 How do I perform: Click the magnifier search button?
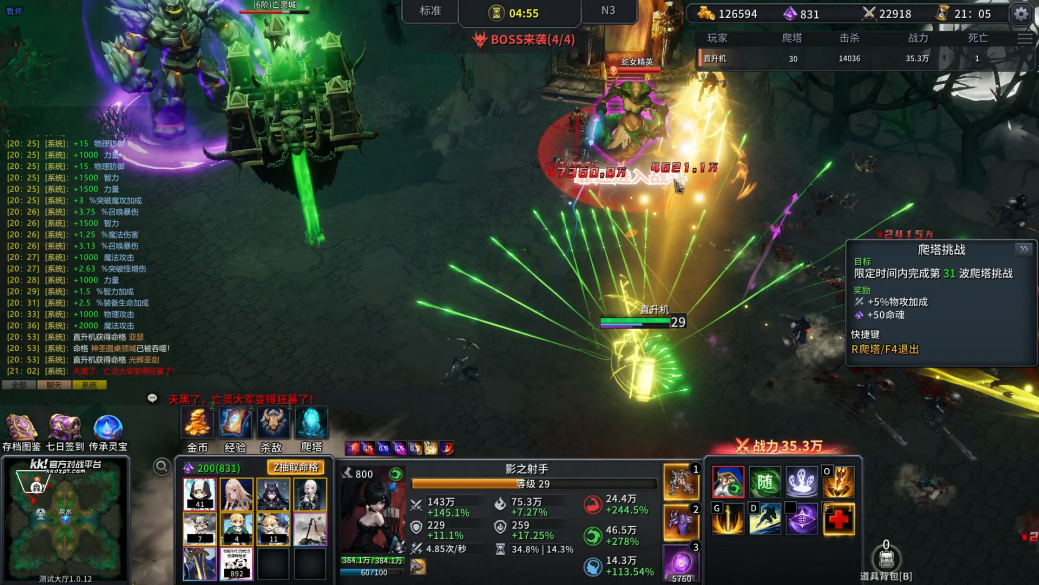pyautogui.click(x=162, y=466)
